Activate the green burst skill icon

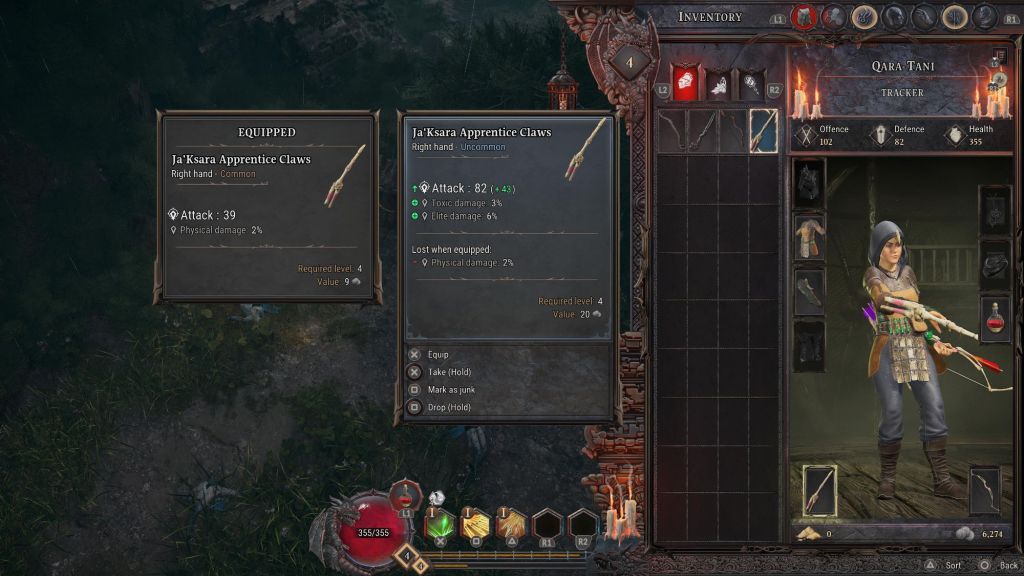pyautogui.click(x=440, y=523)
